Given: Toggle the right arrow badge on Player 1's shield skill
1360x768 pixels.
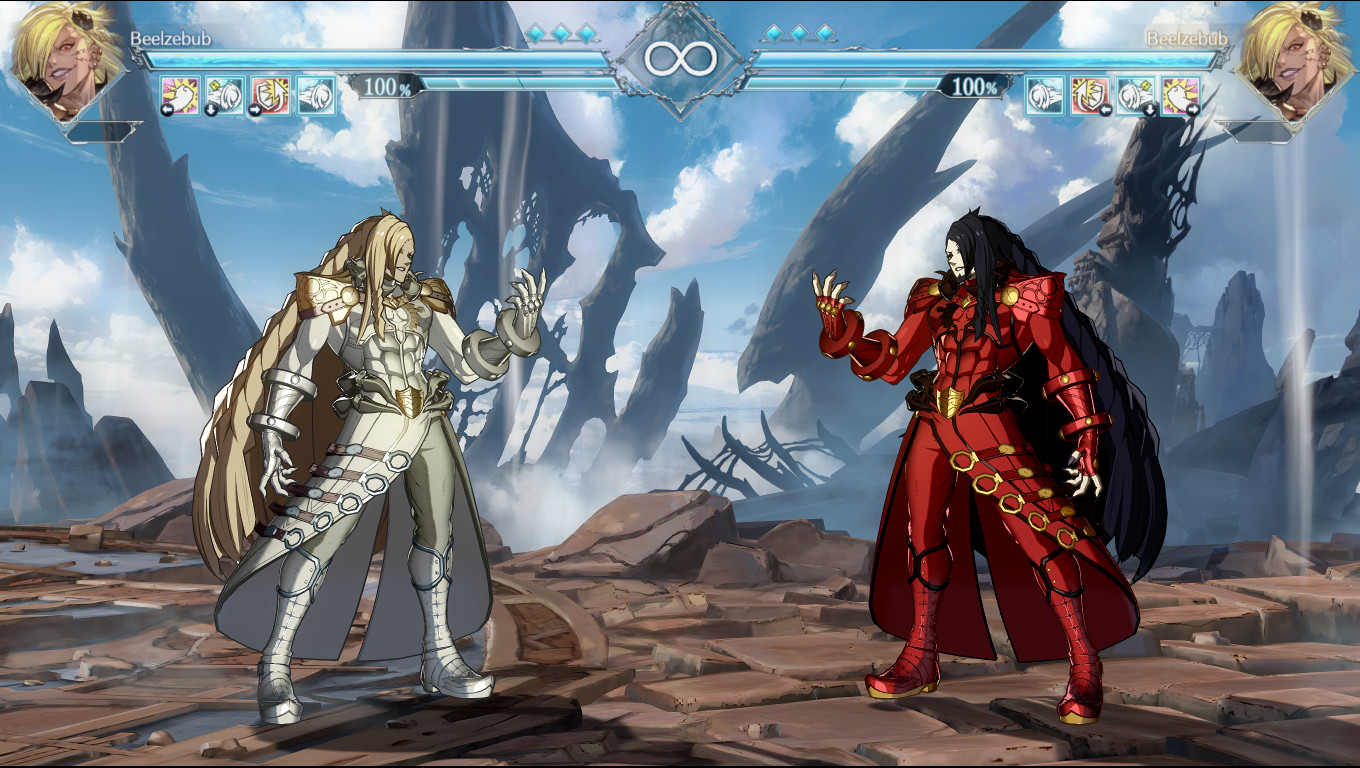Looking at the screenshot, I should 256,109.
